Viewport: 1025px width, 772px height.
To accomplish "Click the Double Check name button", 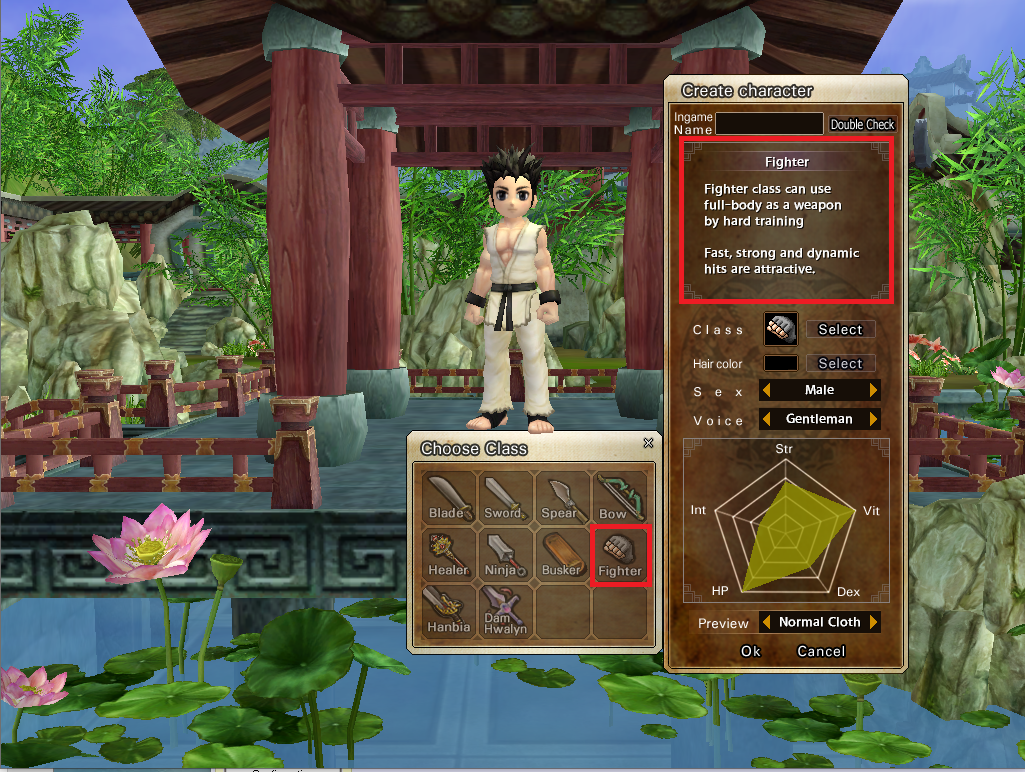I will coord(862,125).
